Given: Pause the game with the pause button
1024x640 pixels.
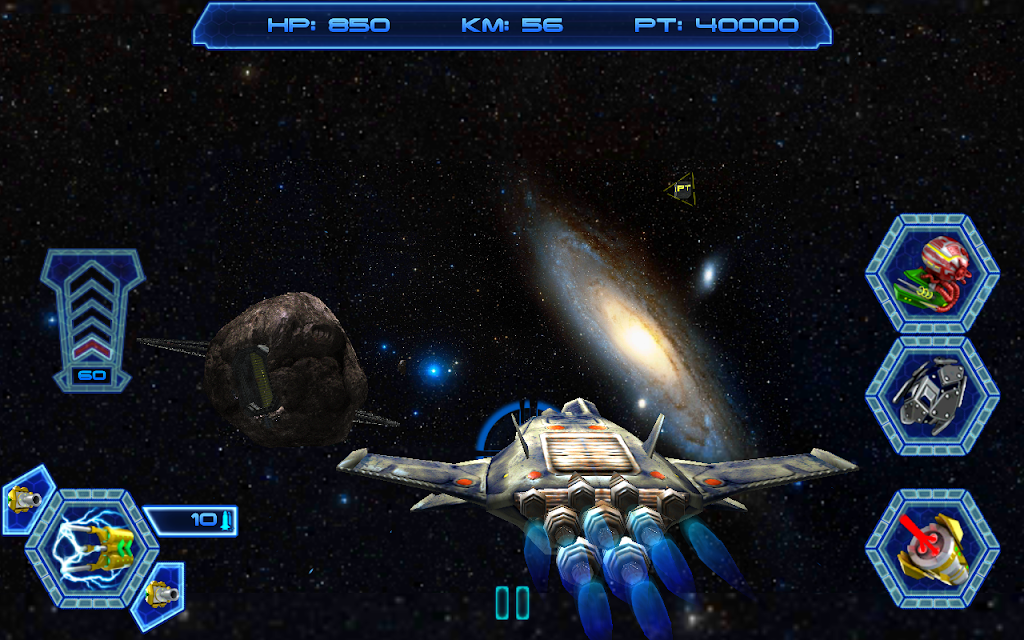Looking at the screenshot, I should point(512,602).
